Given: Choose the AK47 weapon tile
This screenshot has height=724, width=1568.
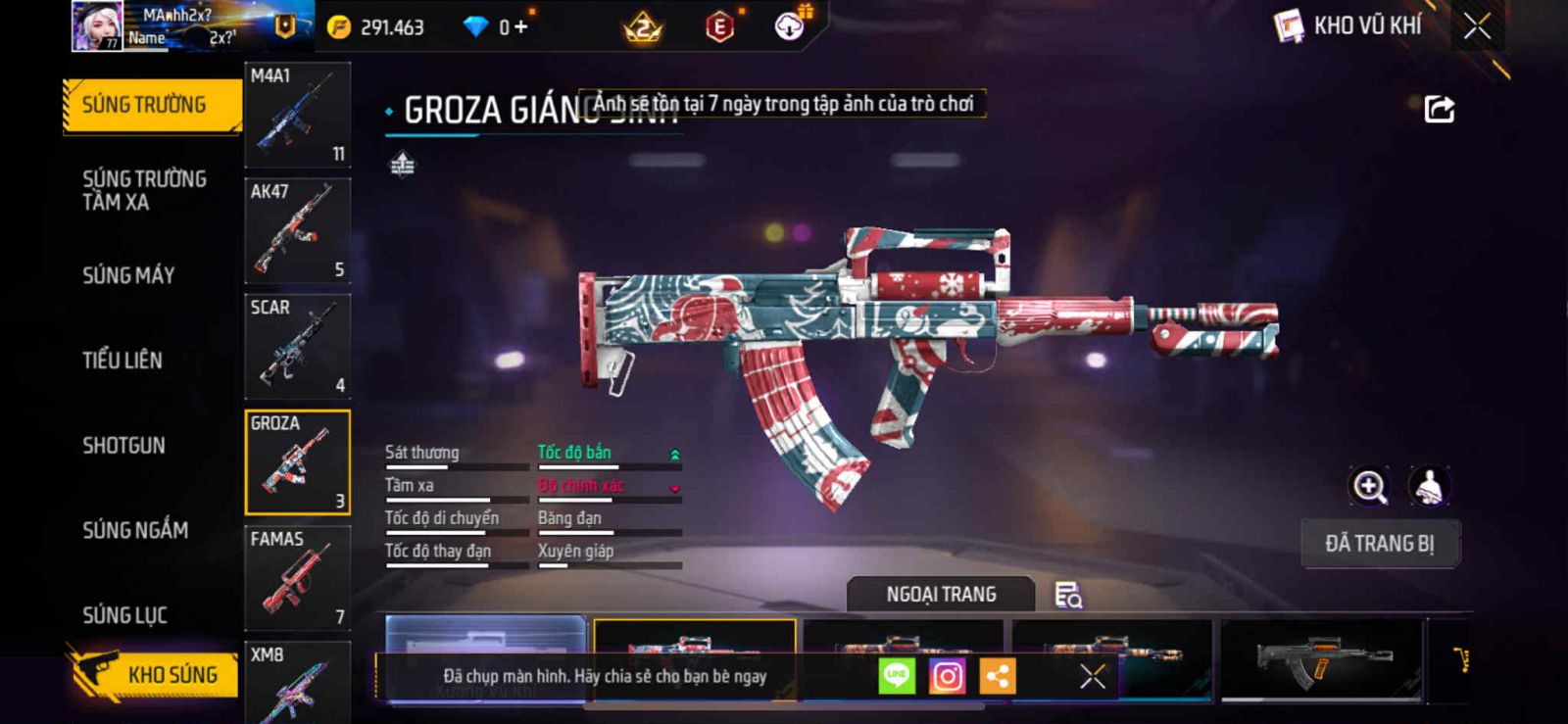Looking at the screenshot, I should [x=297, y=231].
